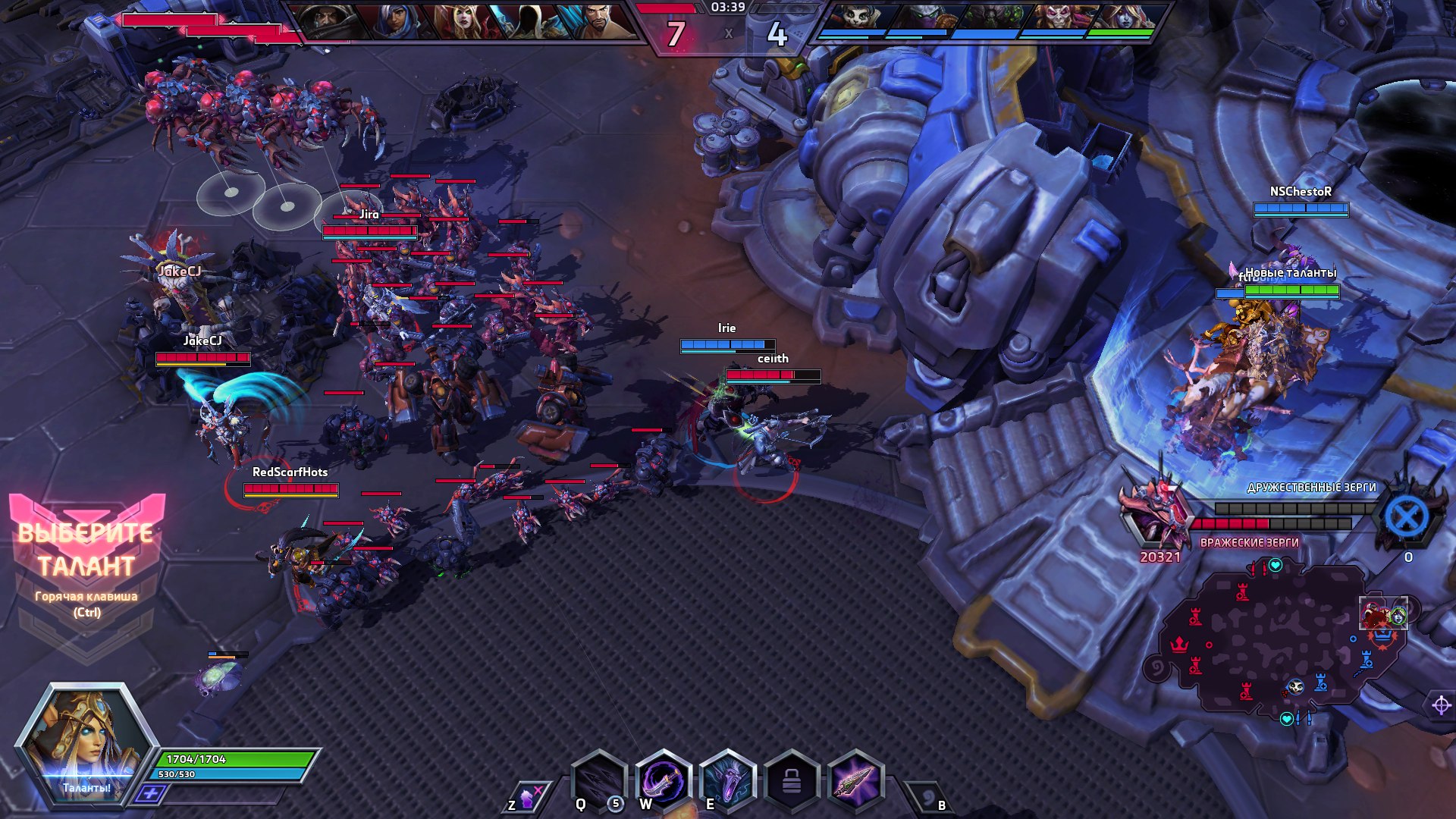Use the triple-arrow Q ability

click(x=599, y=780)
